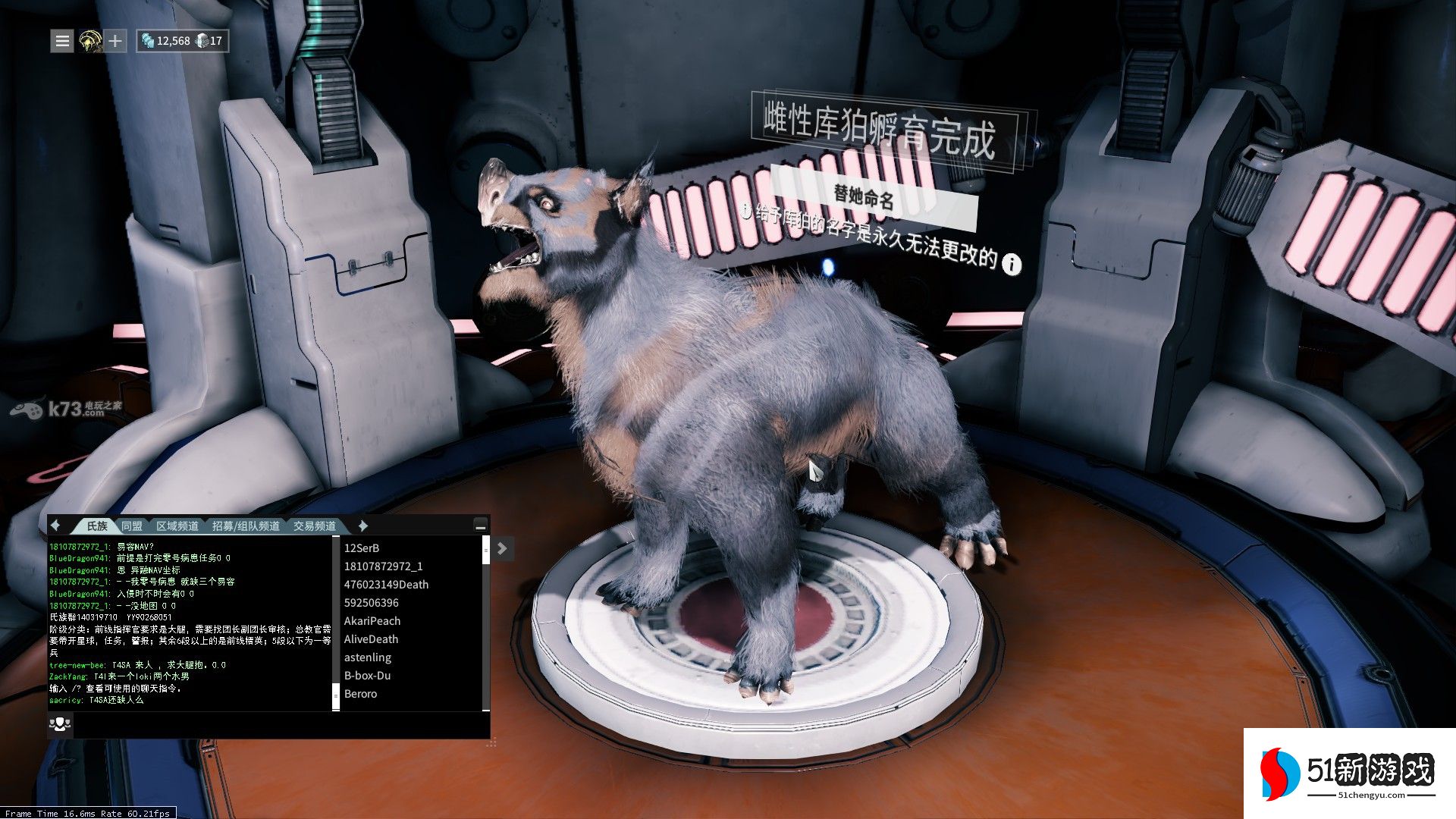Open the 区域频道 region chat tab

point(177,526)
